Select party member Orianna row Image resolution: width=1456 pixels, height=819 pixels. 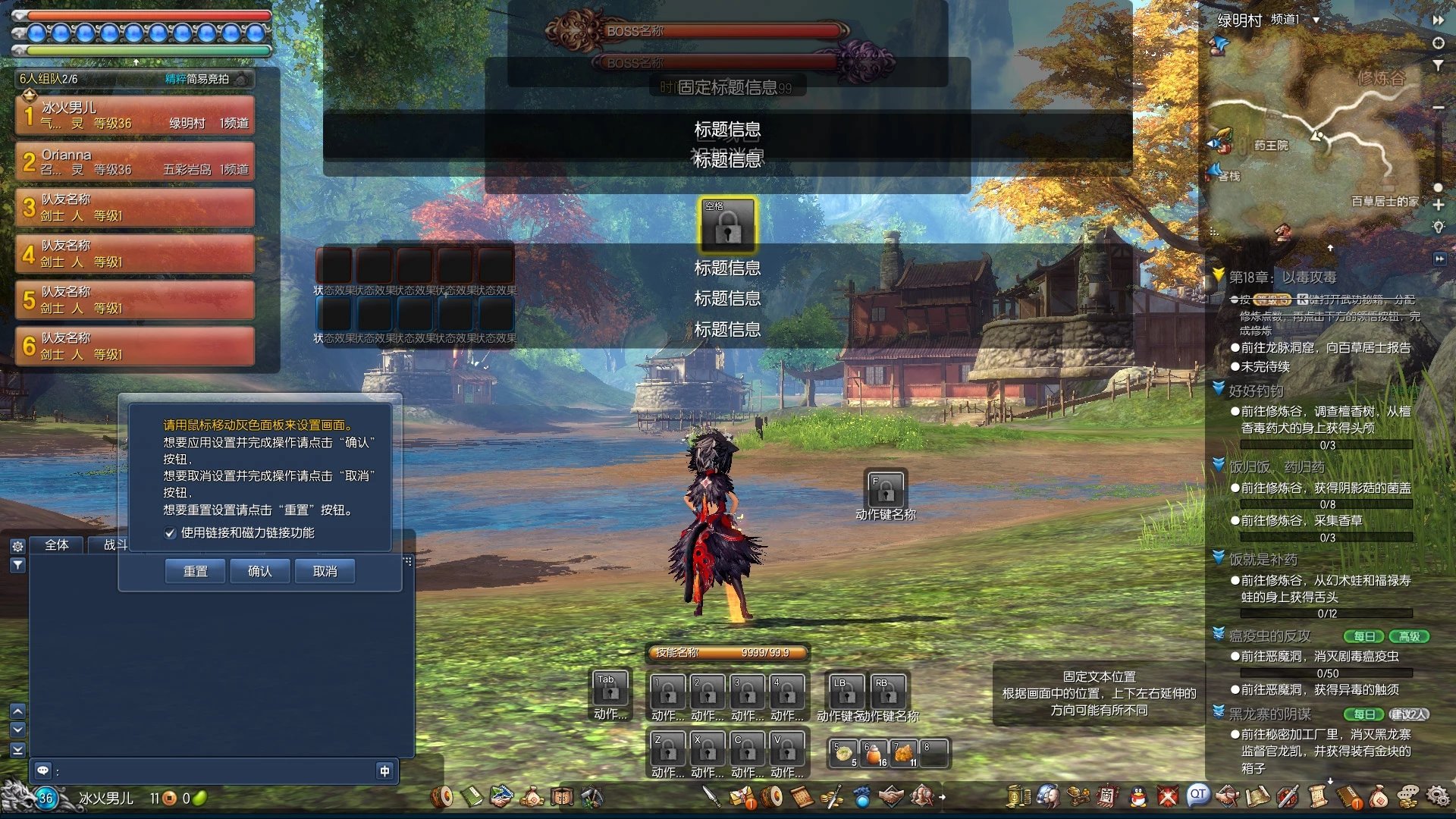135,162
